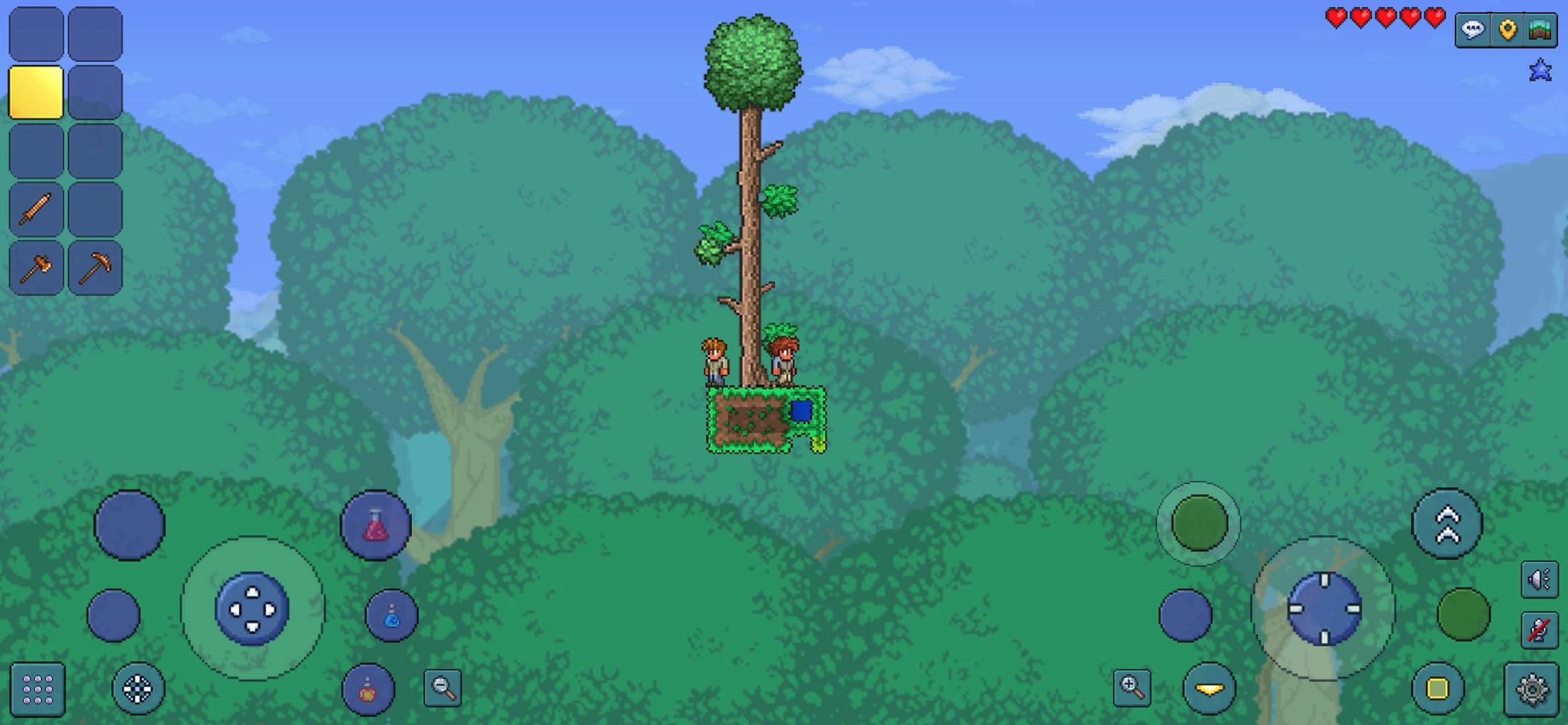Select the highlighted yellow hotbar slot

coord(37,92)
